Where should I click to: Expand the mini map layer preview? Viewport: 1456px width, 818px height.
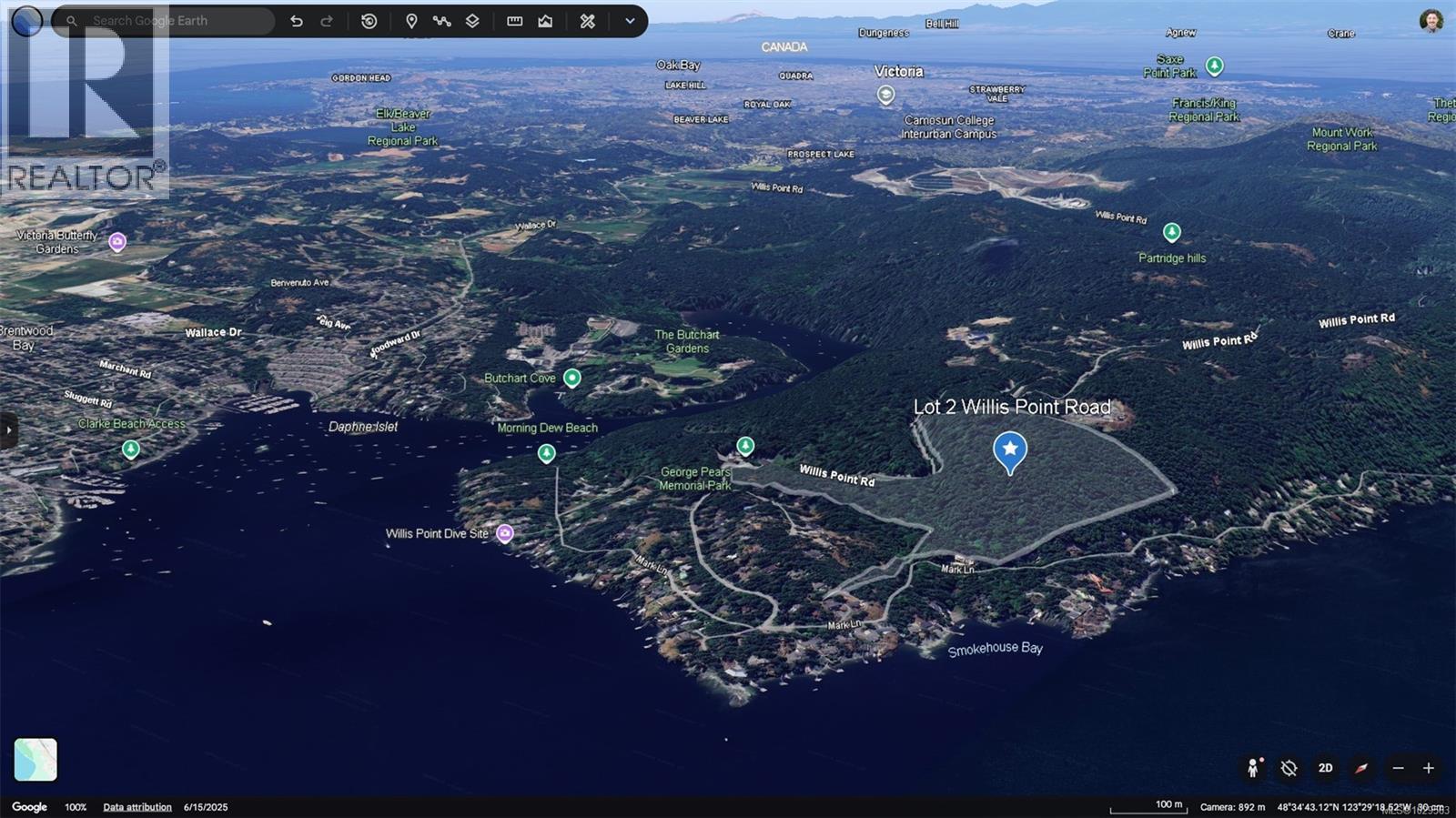point(34,761)
